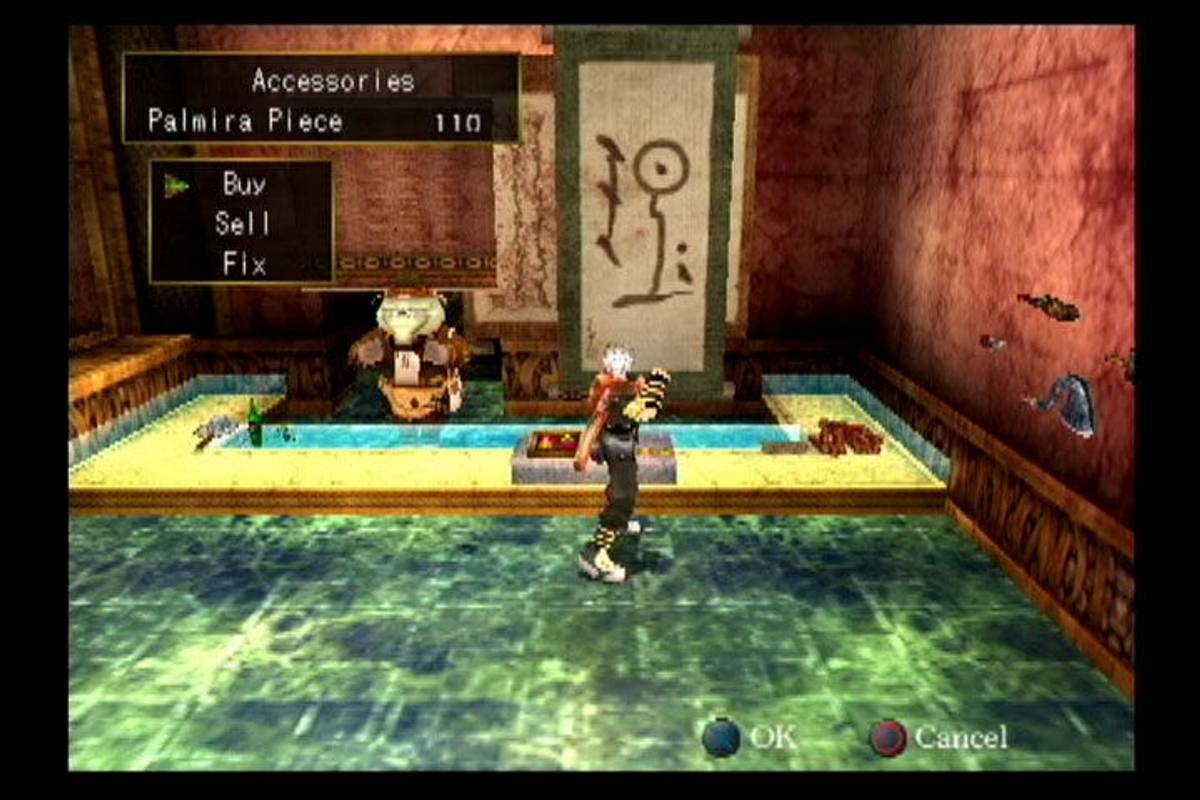Select the Sell option
The width and height of the screenshot is (1200, 800).
242,224
